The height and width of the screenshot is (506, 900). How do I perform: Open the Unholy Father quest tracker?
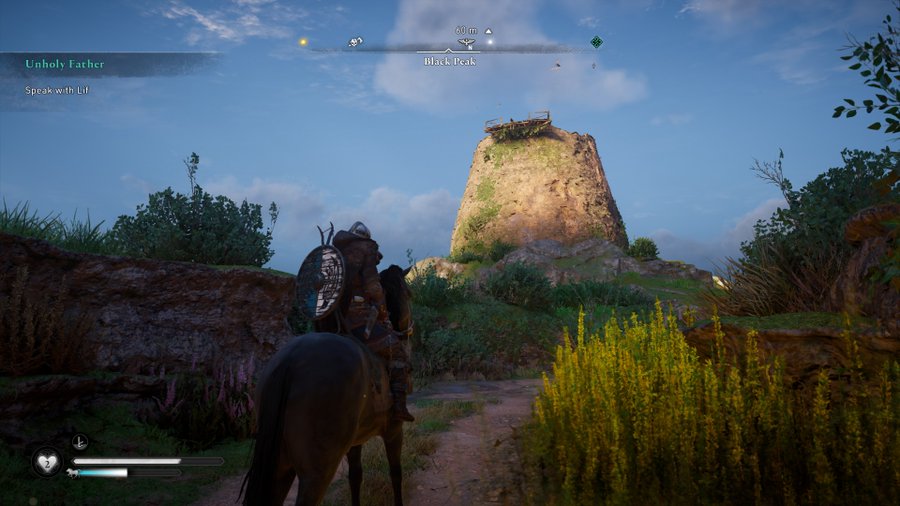point(66,64)
